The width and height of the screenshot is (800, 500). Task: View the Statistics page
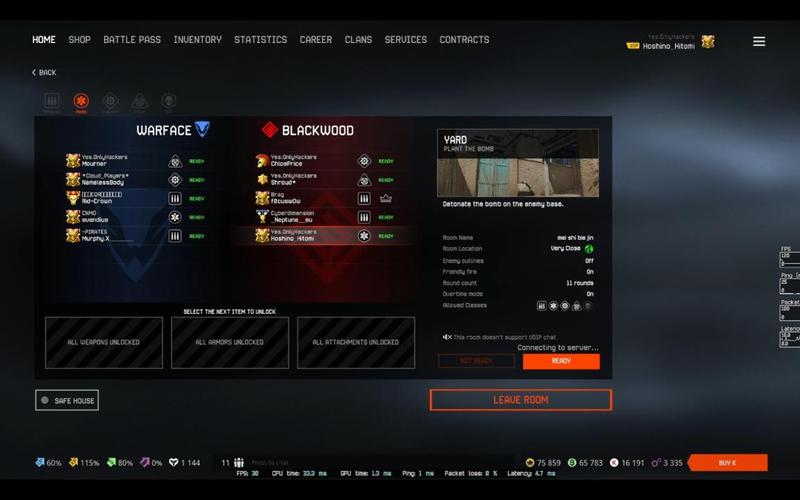click(x=260, y=40)
